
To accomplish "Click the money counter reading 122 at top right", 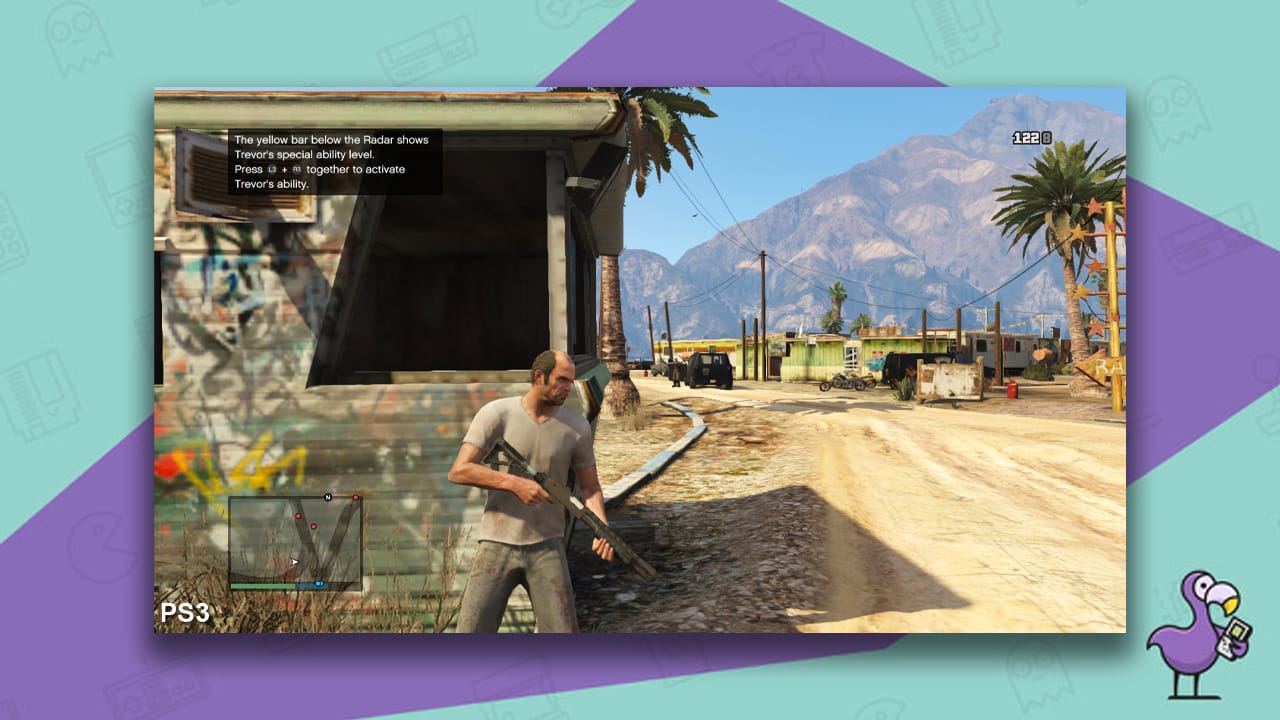I will (x=1025, y=138).
